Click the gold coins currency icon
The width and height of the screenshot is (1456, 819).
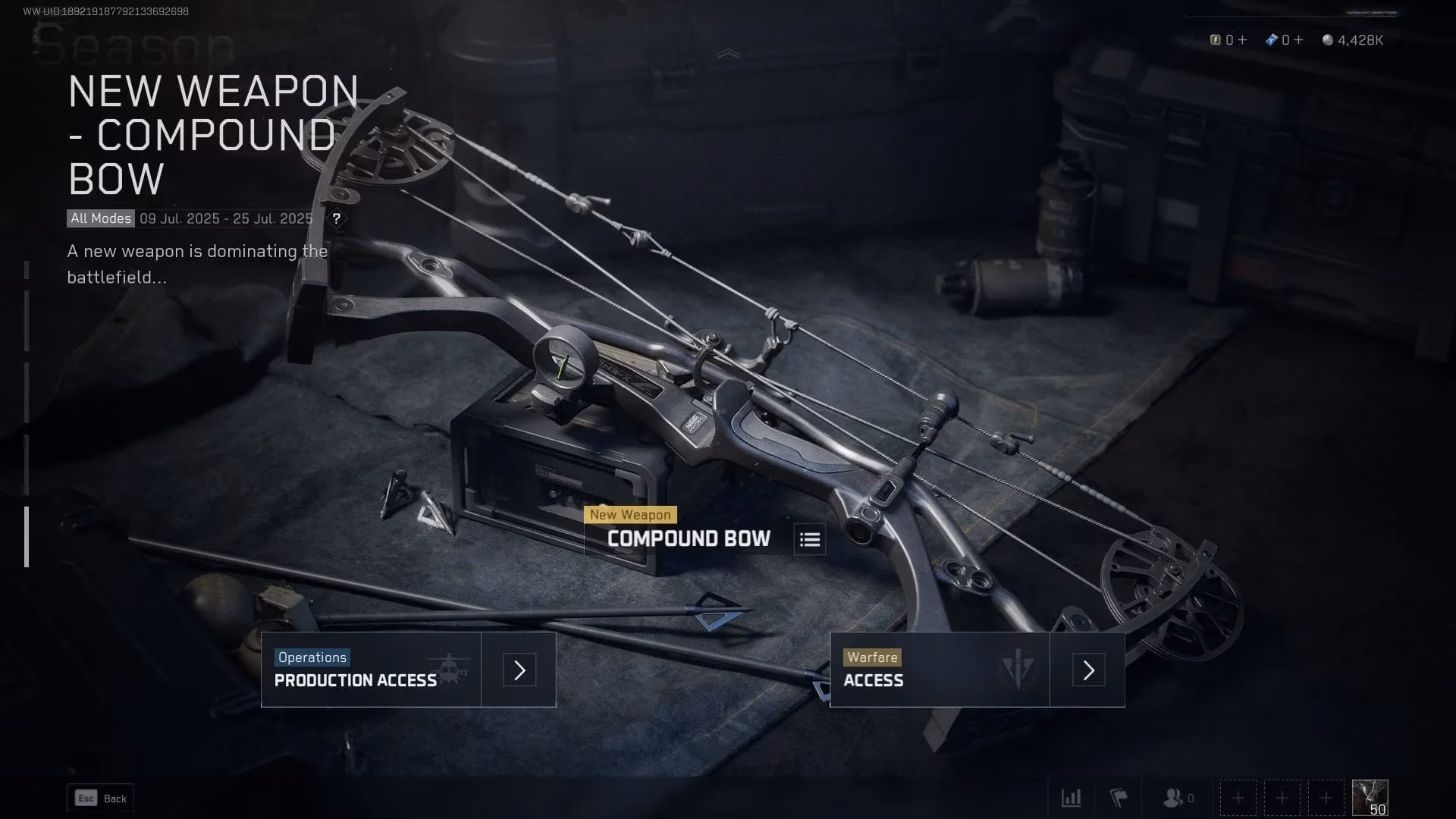[x=1217, y=39]
